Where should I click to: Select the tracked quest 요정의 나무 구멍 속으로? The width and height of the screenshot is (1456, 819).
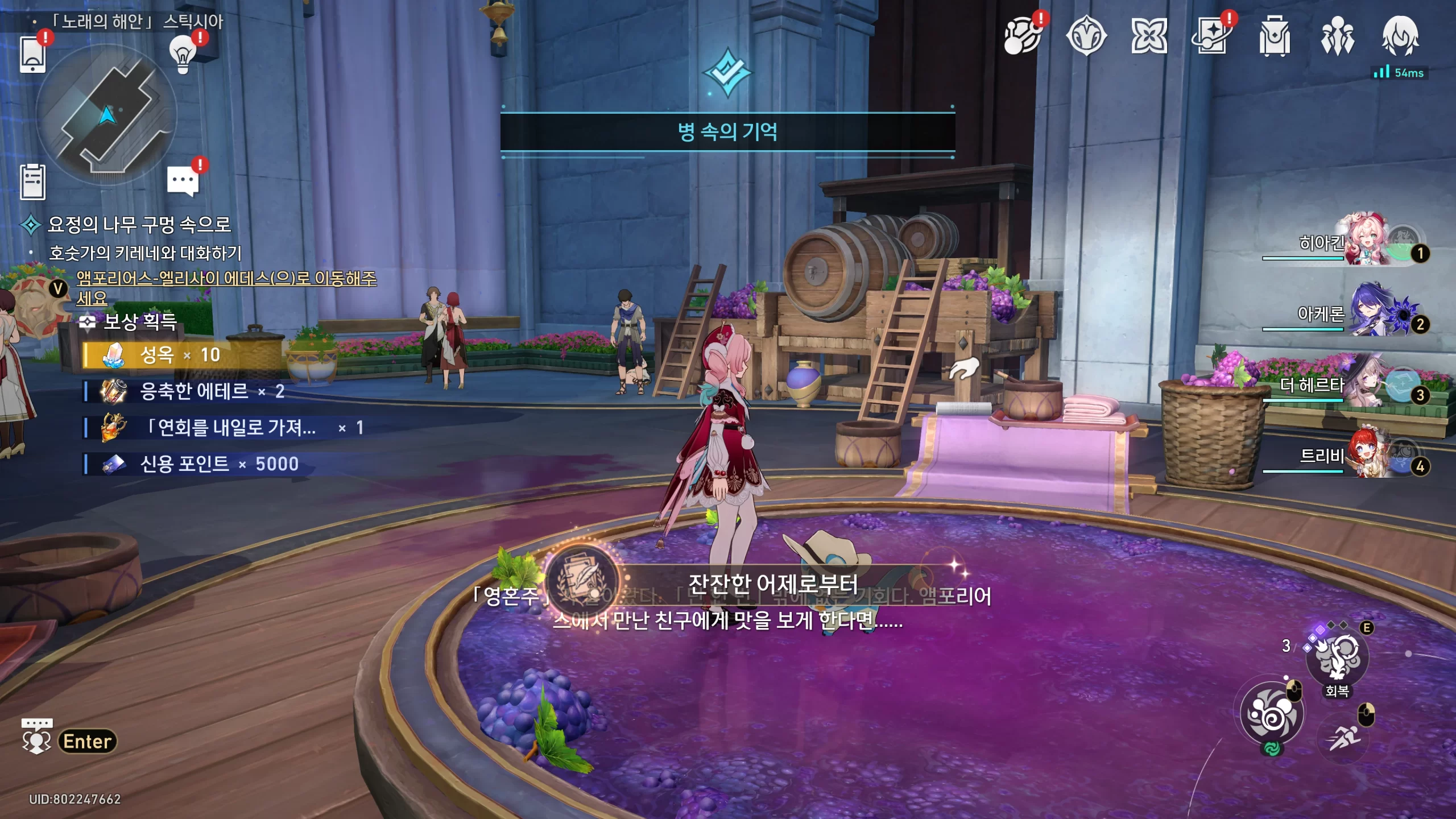pos(139,225)
